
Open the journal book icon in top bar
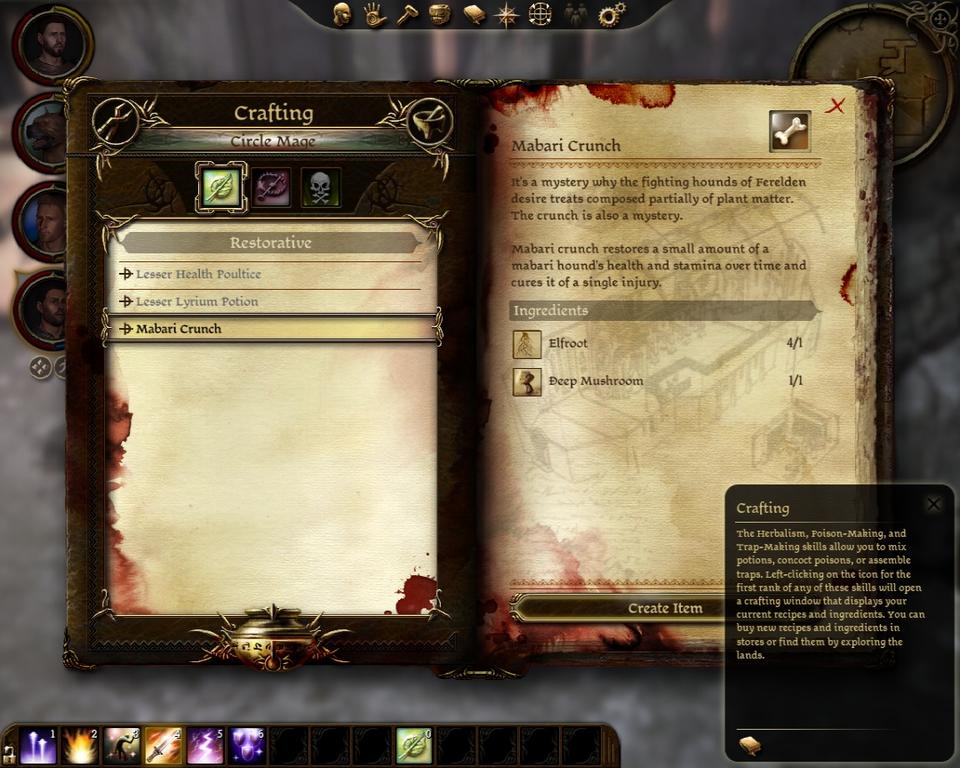point(474,14)
